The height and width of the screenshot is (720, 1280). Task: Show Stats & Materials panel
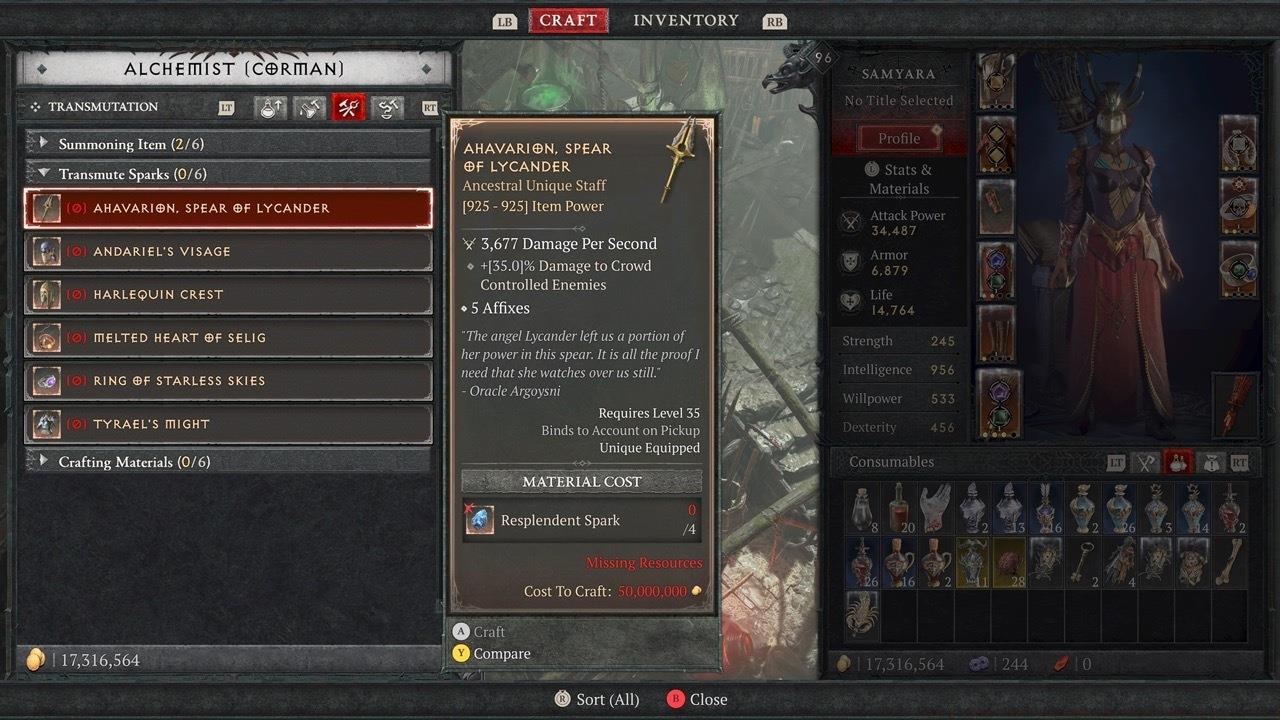(899, 179)
